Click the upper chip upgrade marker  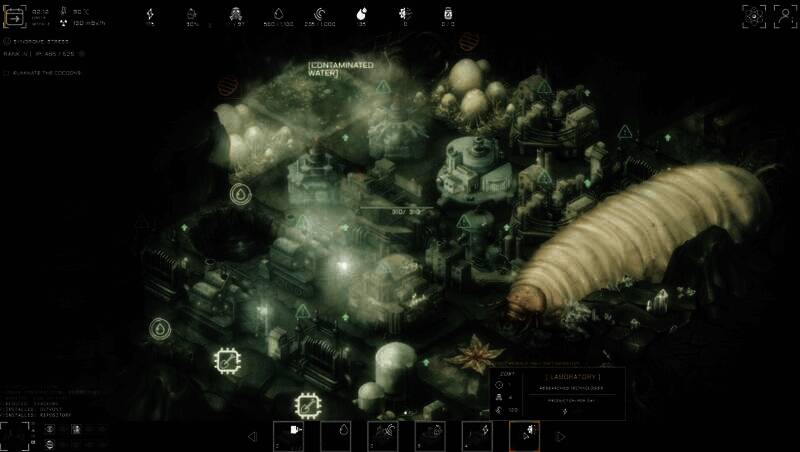[228, 358]
